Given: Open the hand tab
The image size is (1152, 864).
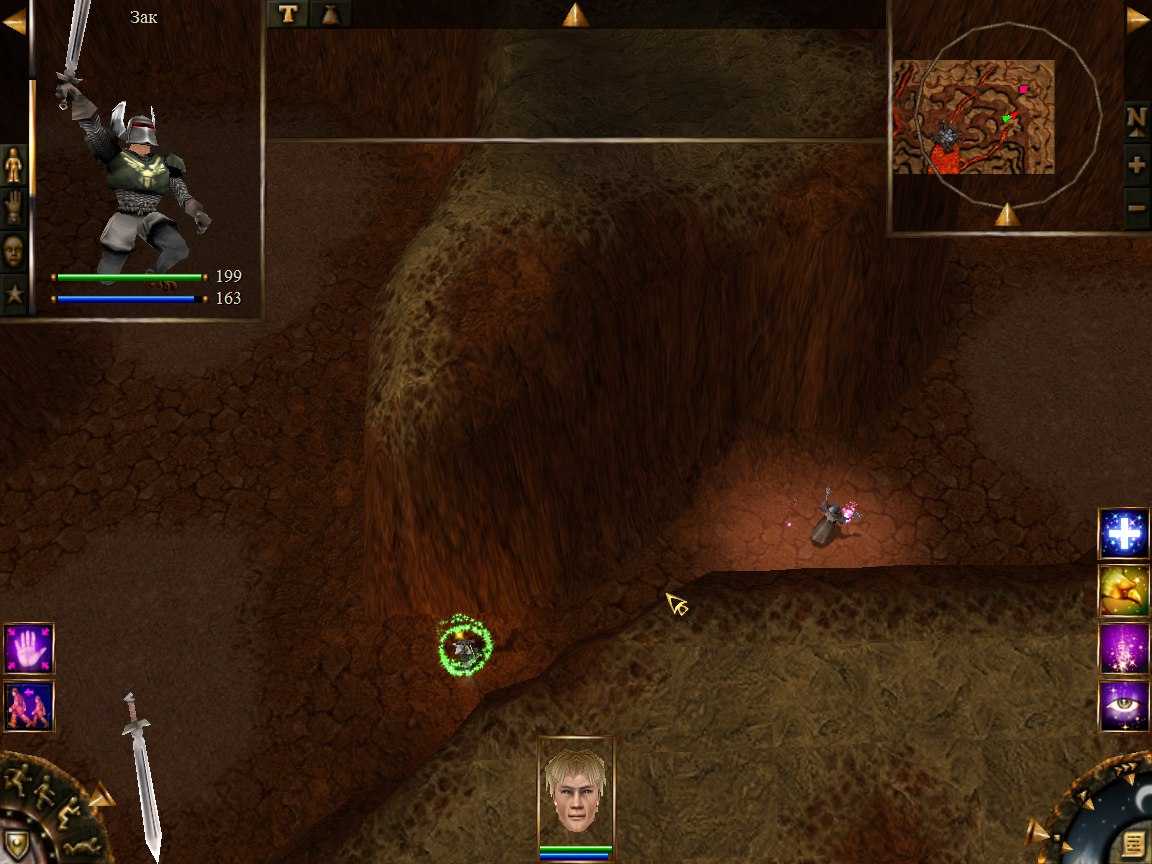Looking at the screenshot, I should [14, 207].
